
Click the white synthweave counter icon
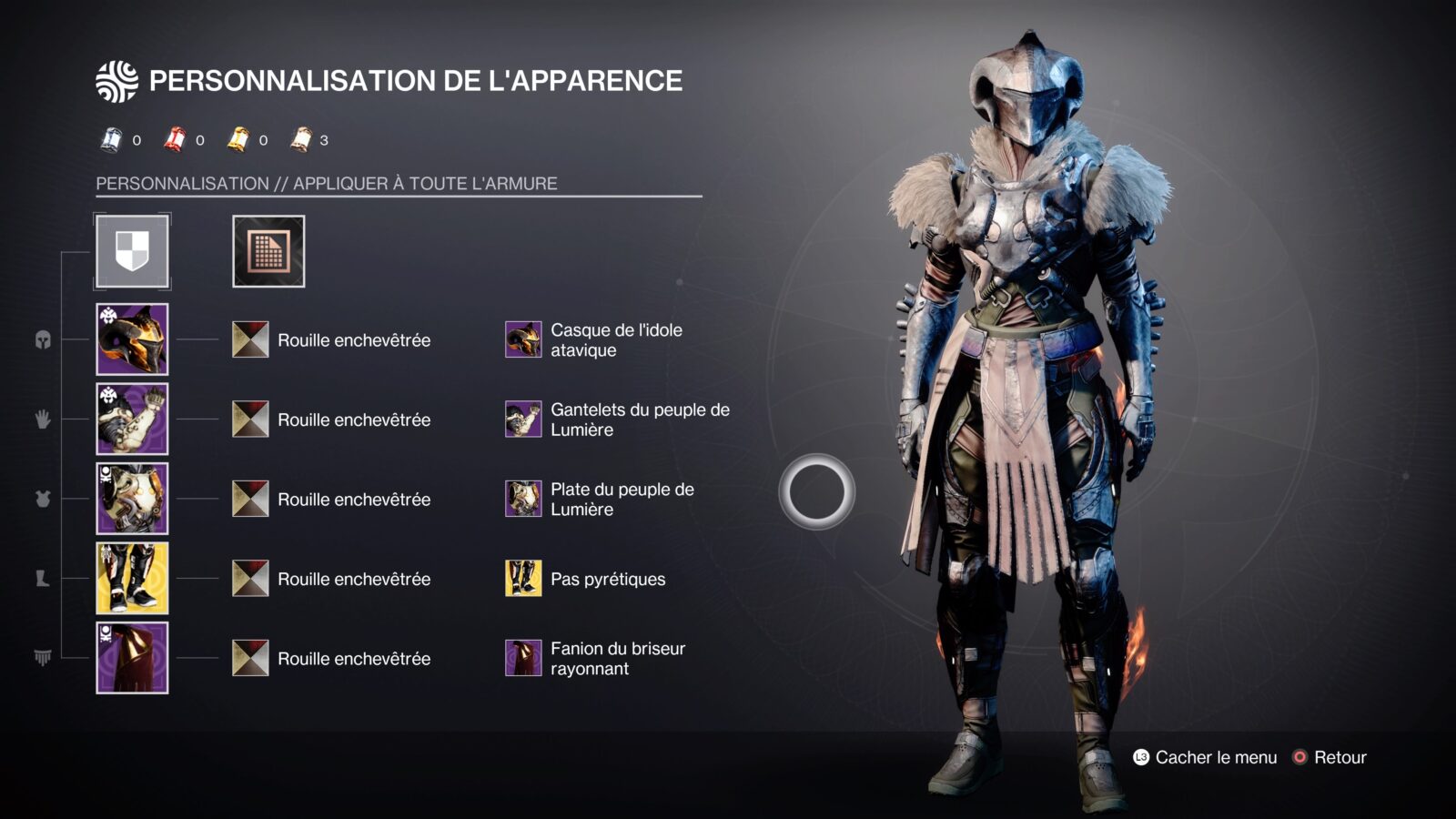click(109, 139)
